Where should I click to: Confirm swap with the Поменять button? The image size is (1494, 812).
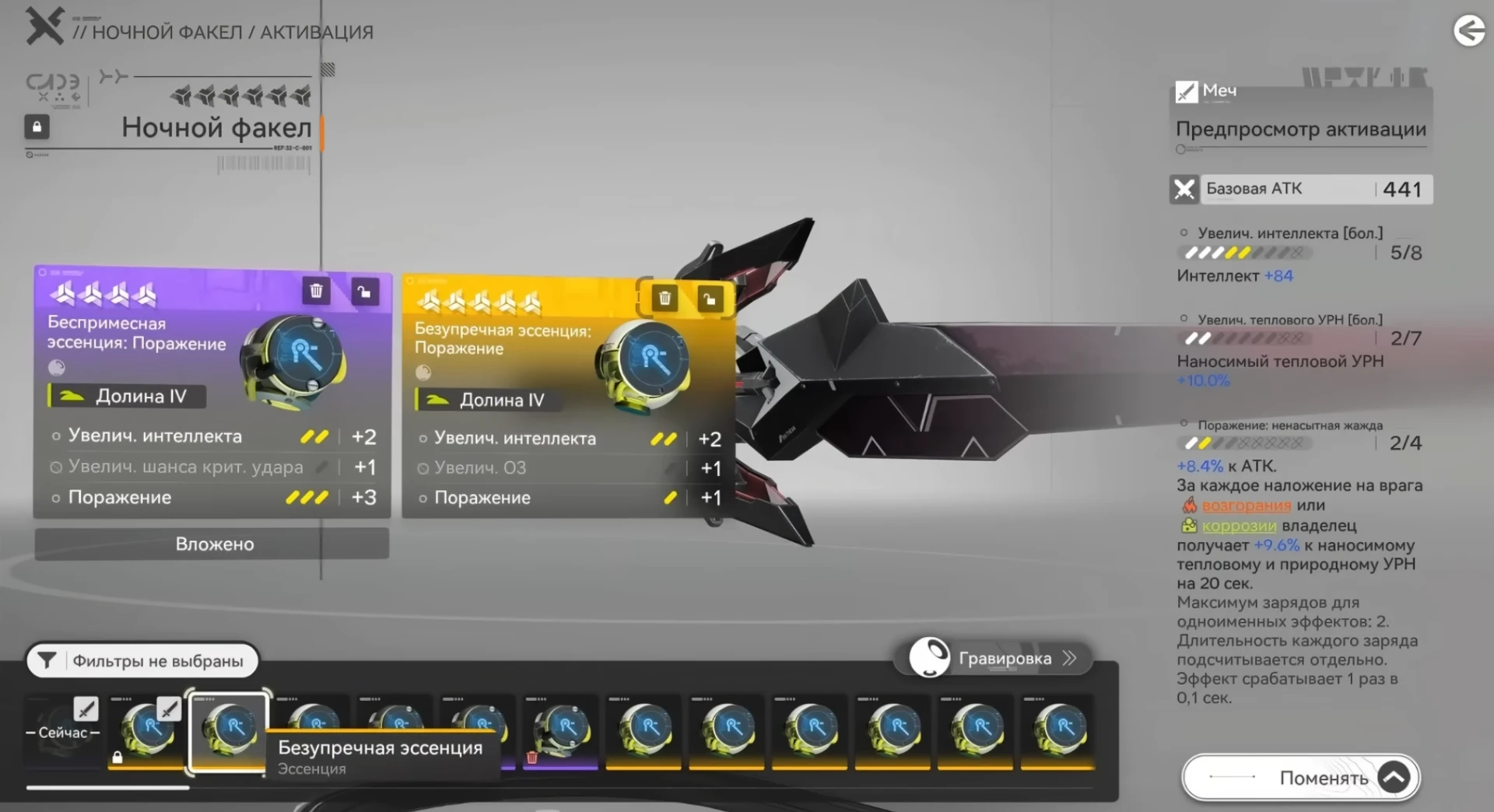(x=1300, y=777)
